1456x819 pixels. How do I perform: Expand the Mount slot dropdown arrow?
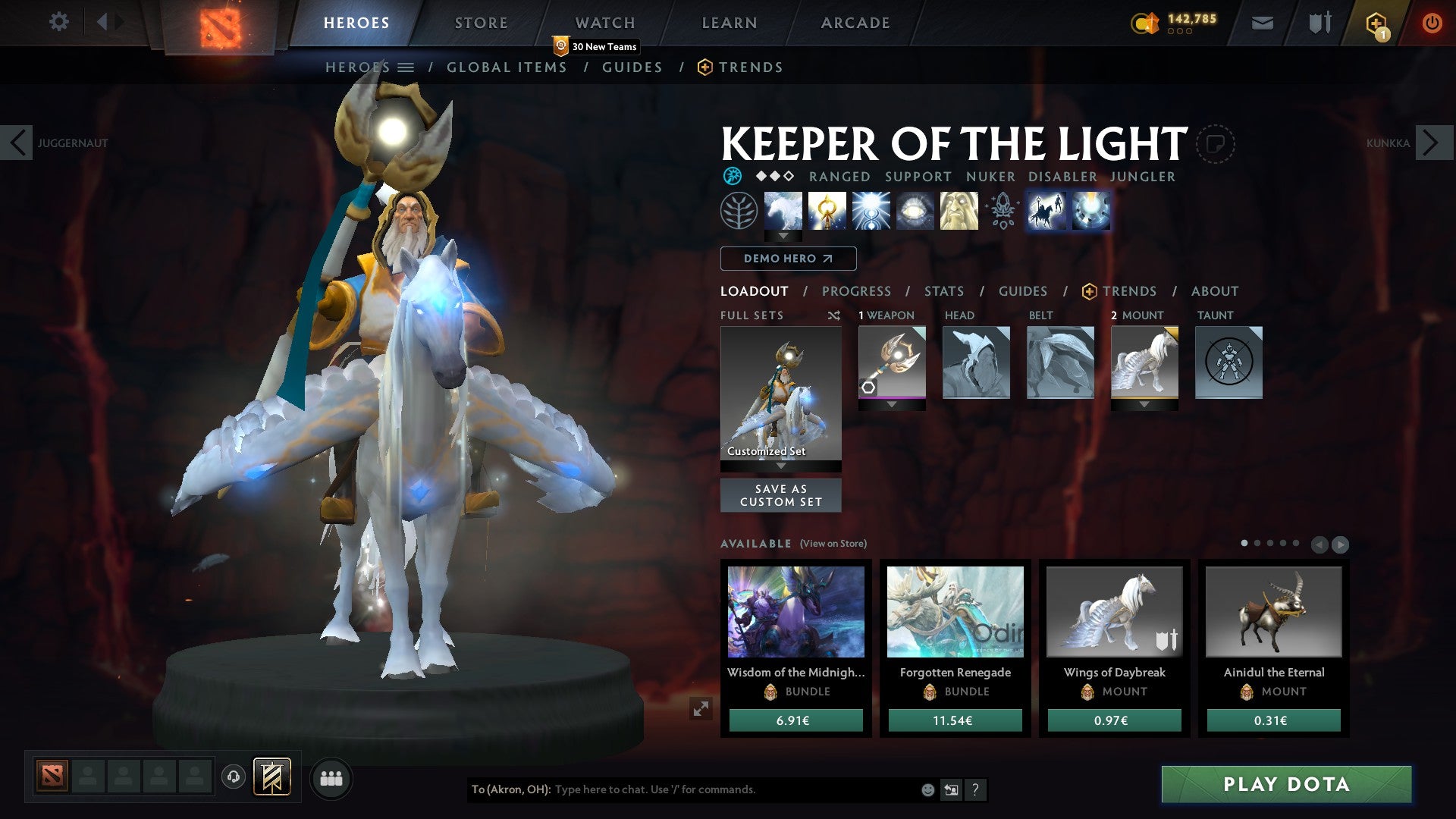coord(1144,404)
